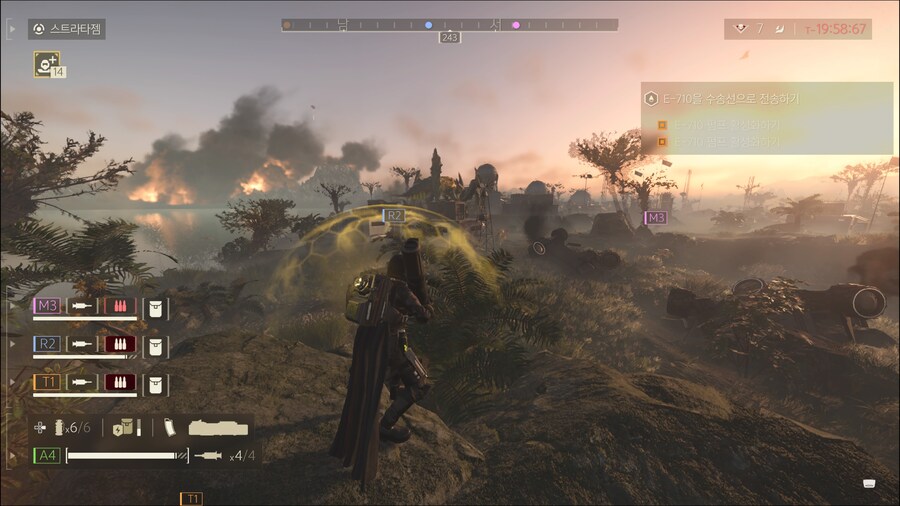Viewport: 900px width, 506px height.
Task: Select the reinforce stratagem icon
Action: coord(46,64)
